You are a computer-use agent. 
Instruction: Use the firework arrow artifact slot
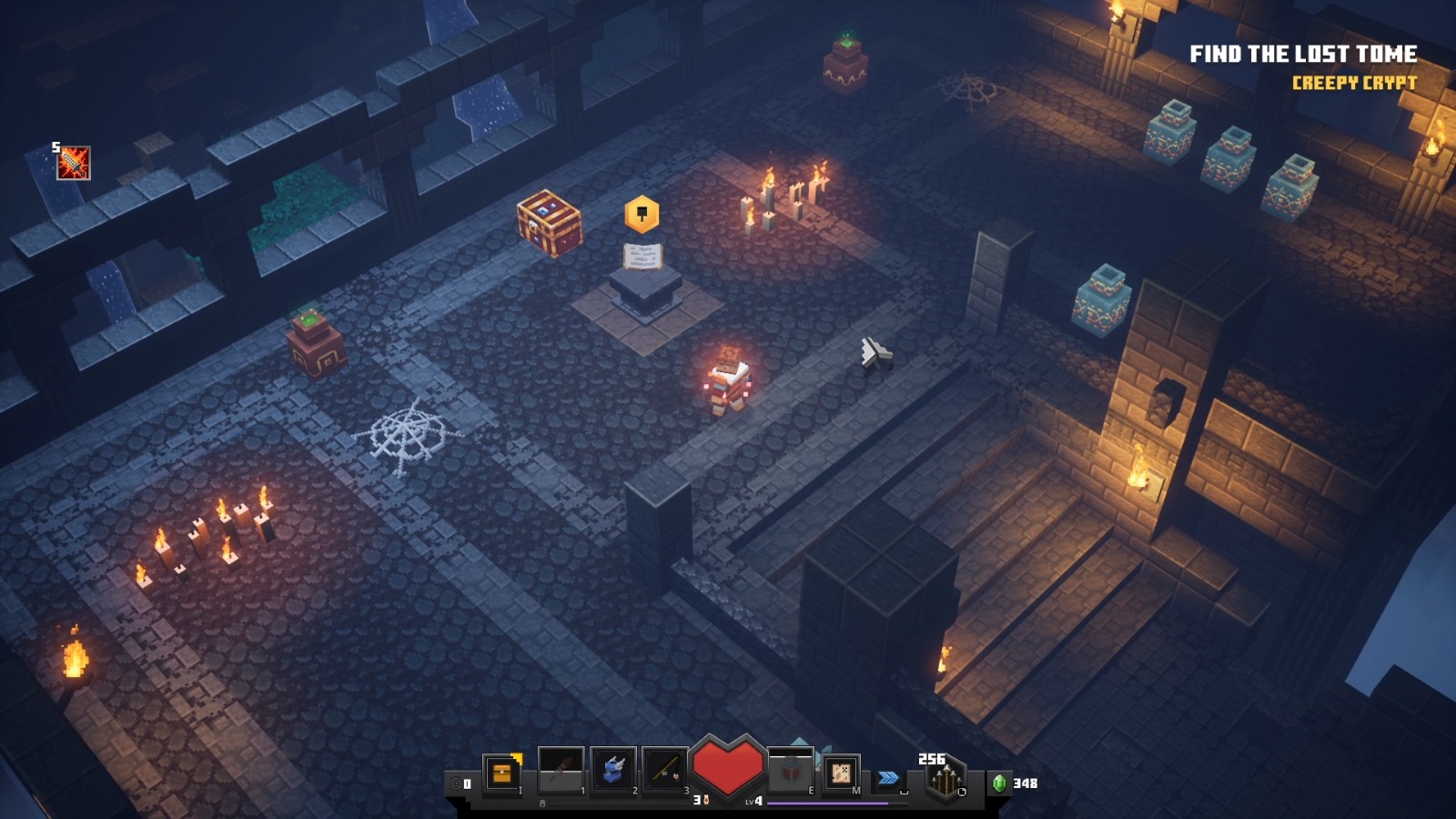[561, 771]
